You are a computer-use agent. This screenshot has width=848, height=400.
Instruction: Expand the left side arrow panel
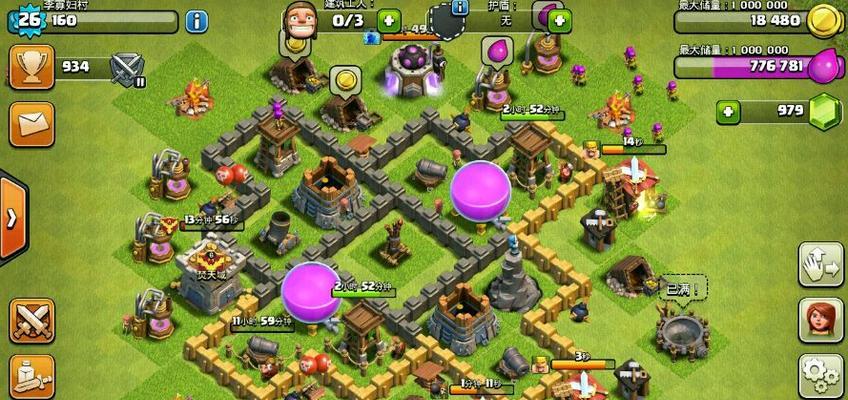12,217
